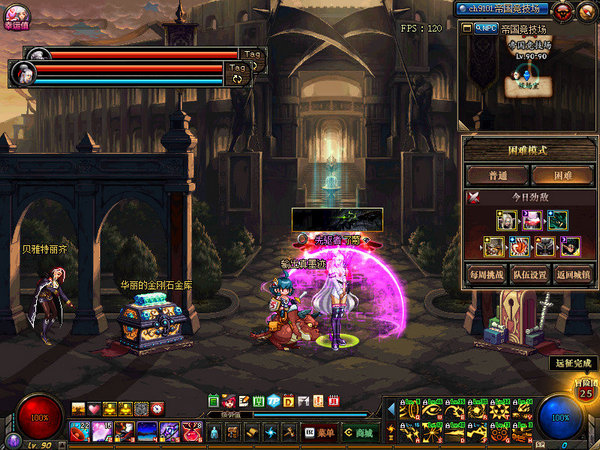
Task: Select the channel name bar ch9101 帝国竞技场
Action: click(x=500, y=9)
